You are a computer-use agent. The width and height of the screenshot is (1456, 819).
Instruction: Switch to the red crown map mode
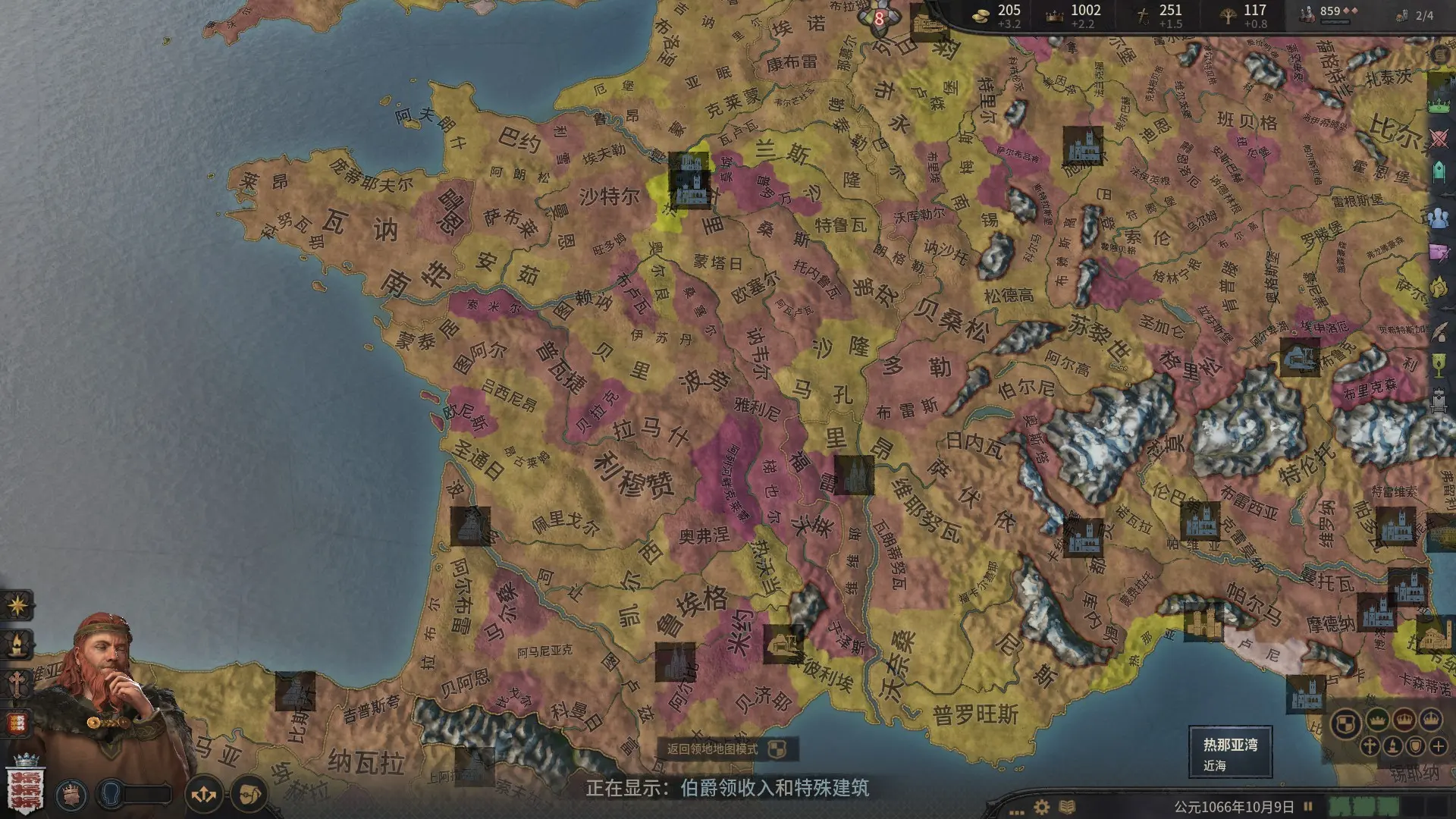(1404, 718)
